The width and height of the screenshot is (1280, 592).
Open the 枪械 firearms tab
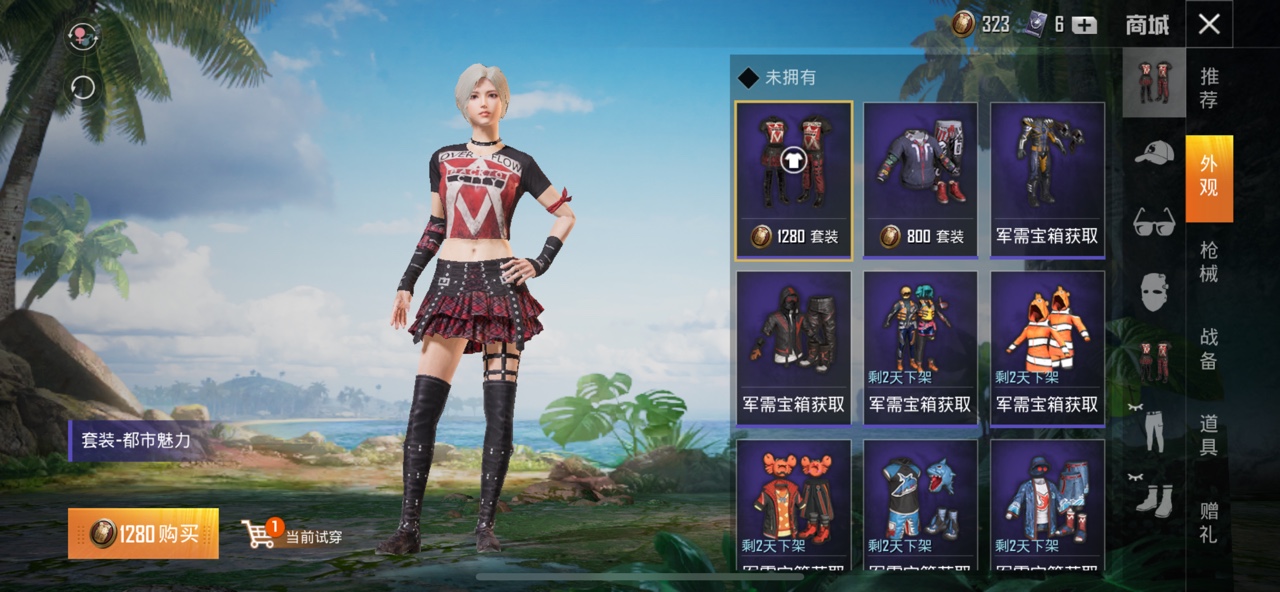(x=1208, y=262)
